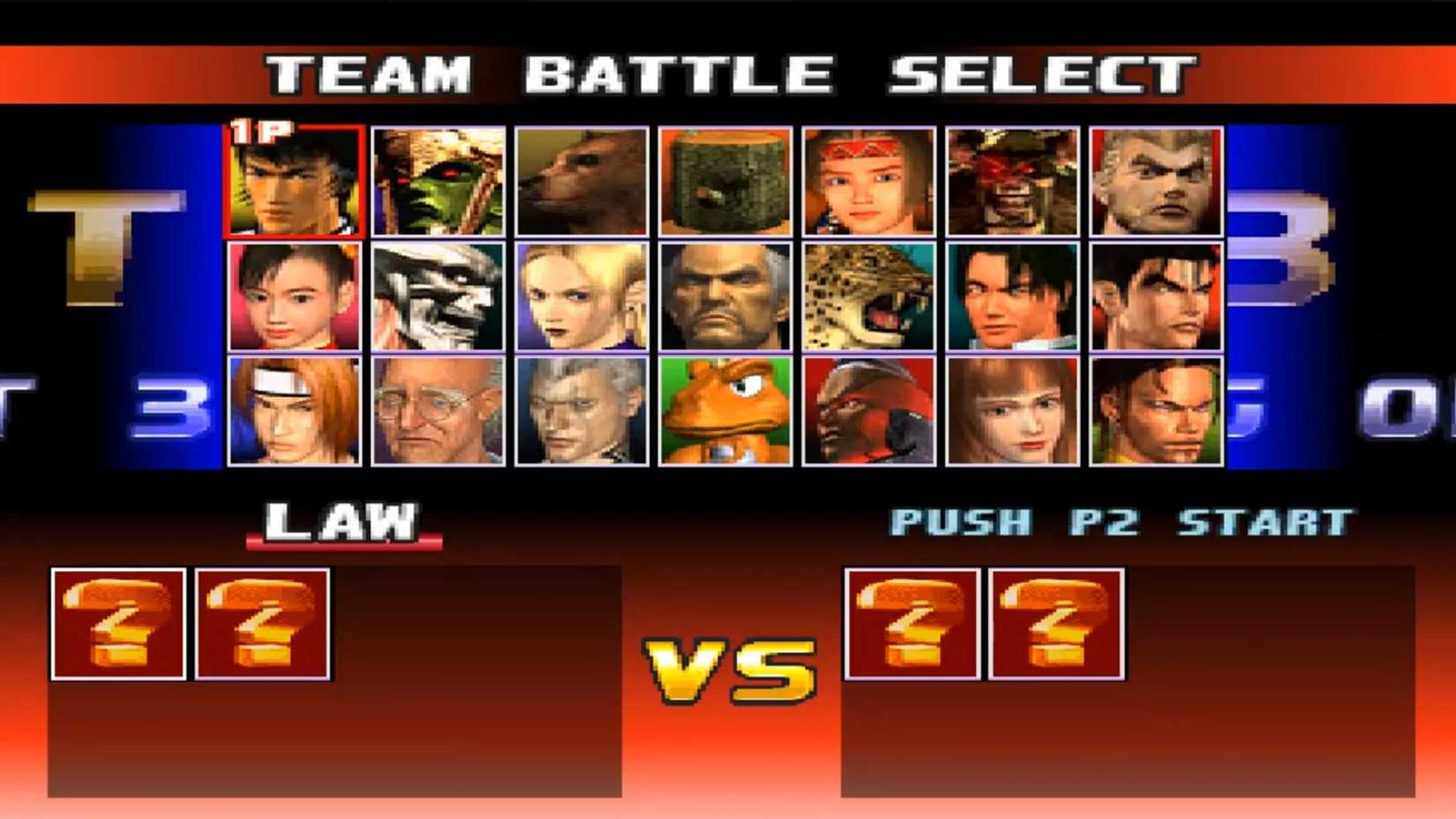Click the LAW name label
Image resolution: width=1456 pixels, height=819 pixels.
coord(342,521)
